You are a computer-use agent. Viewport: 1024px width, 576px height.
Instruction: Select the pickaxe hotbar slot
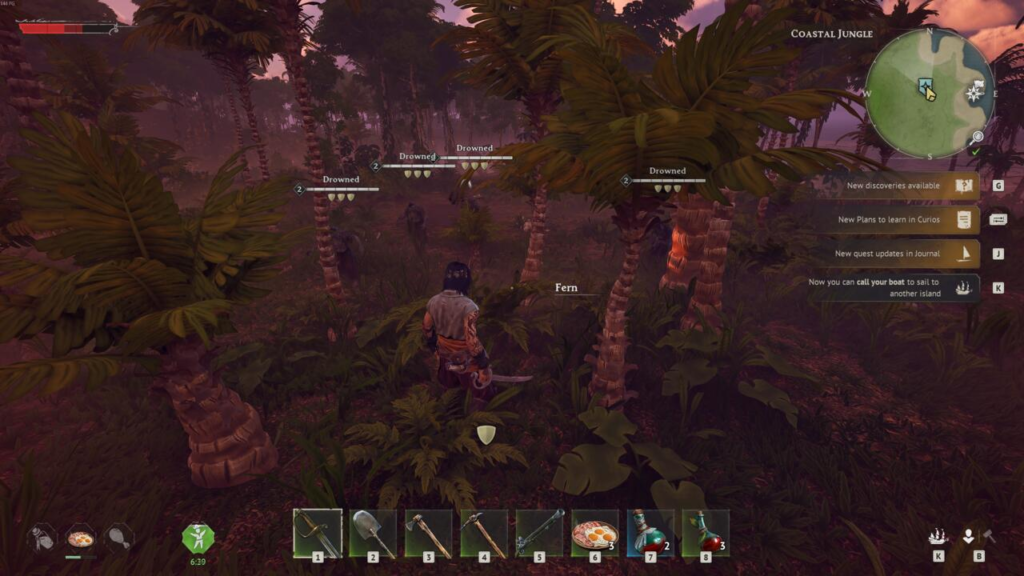pos(484,533)
